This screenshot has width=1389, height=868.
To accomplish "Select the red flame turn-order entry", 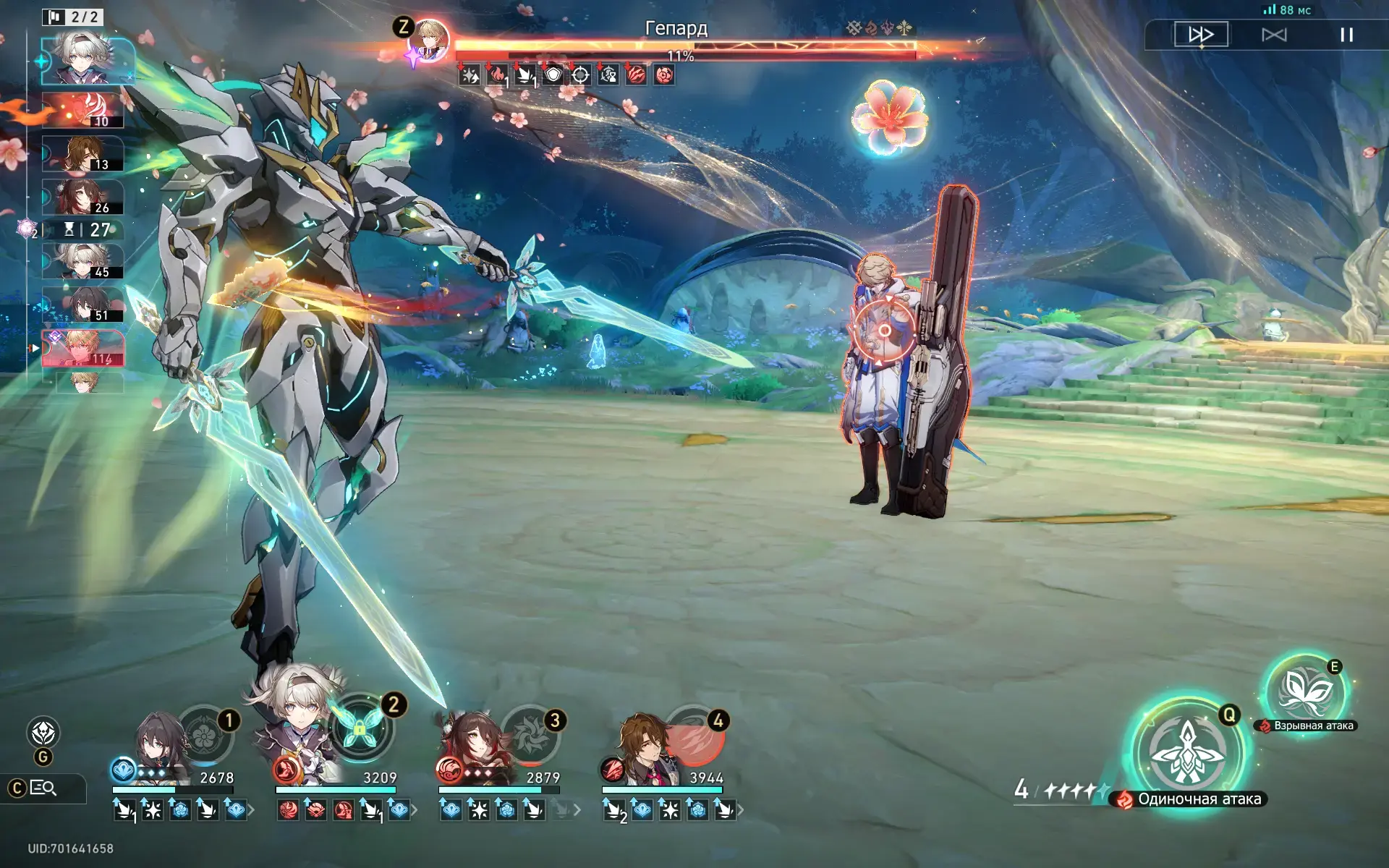I will [x=84, y=110].
